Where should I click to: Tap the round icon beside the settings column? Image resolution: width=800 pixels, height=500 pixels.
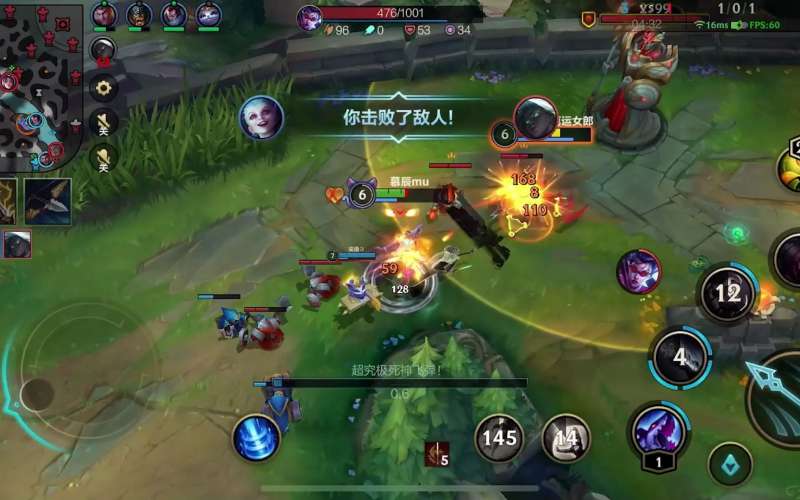103,50
